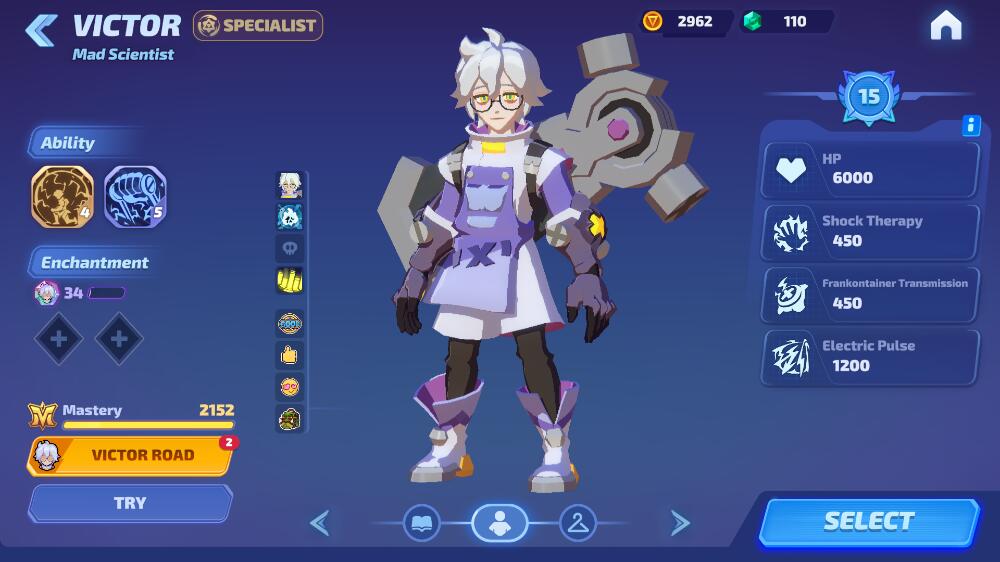
Task: Show the previous hero with left arrow
Action: click(320, 522)
